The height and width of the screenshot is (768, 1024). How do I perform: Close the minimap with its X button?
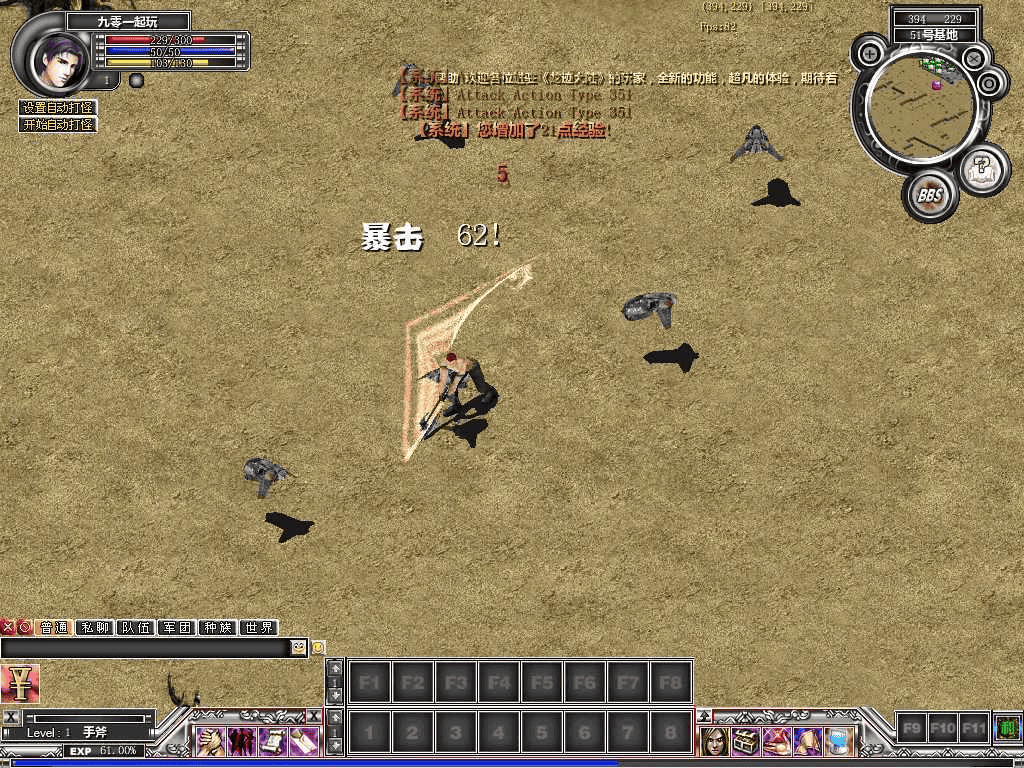[x=973, y=59]
